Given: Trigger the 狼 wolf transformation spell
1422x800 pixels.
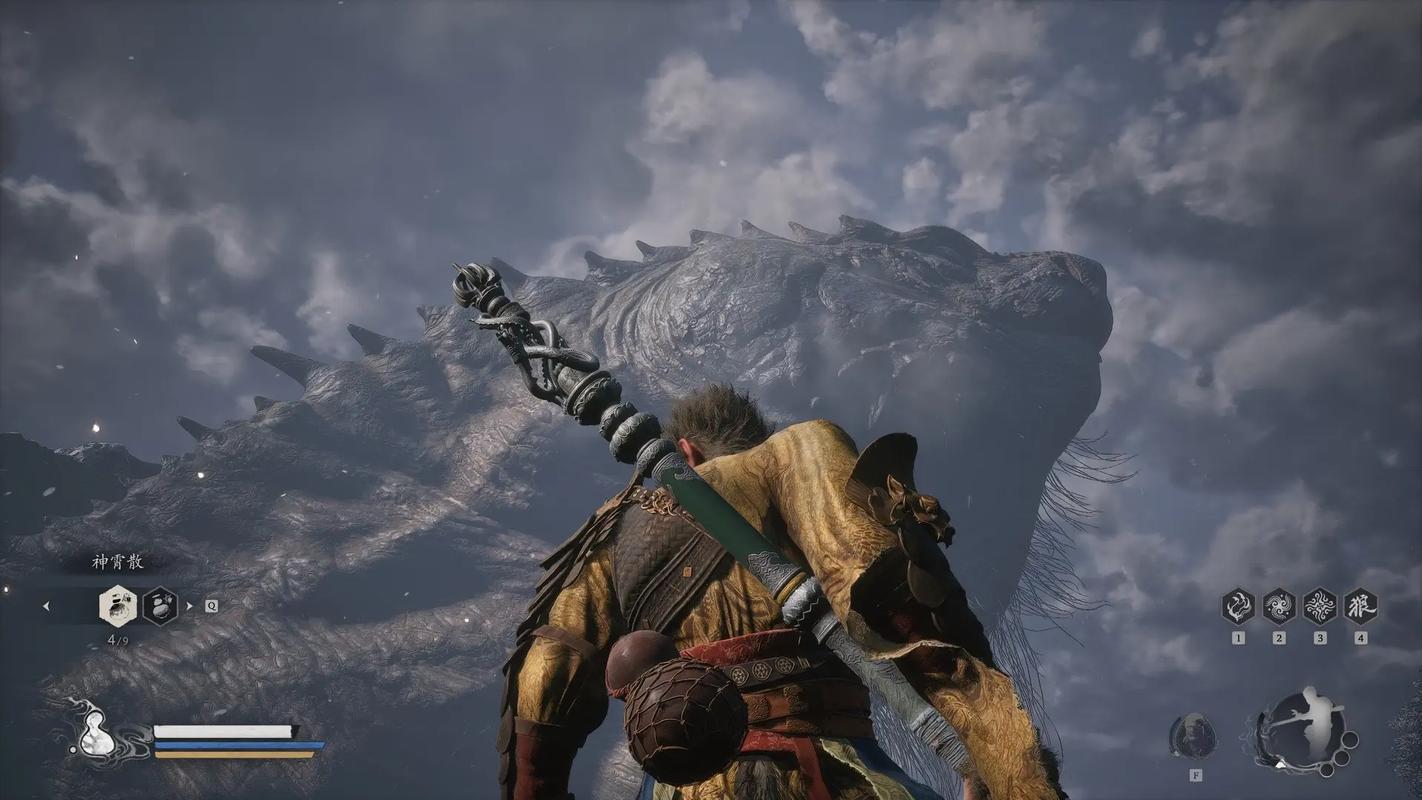Looking at the screenshot, I should coord(1360,607).
